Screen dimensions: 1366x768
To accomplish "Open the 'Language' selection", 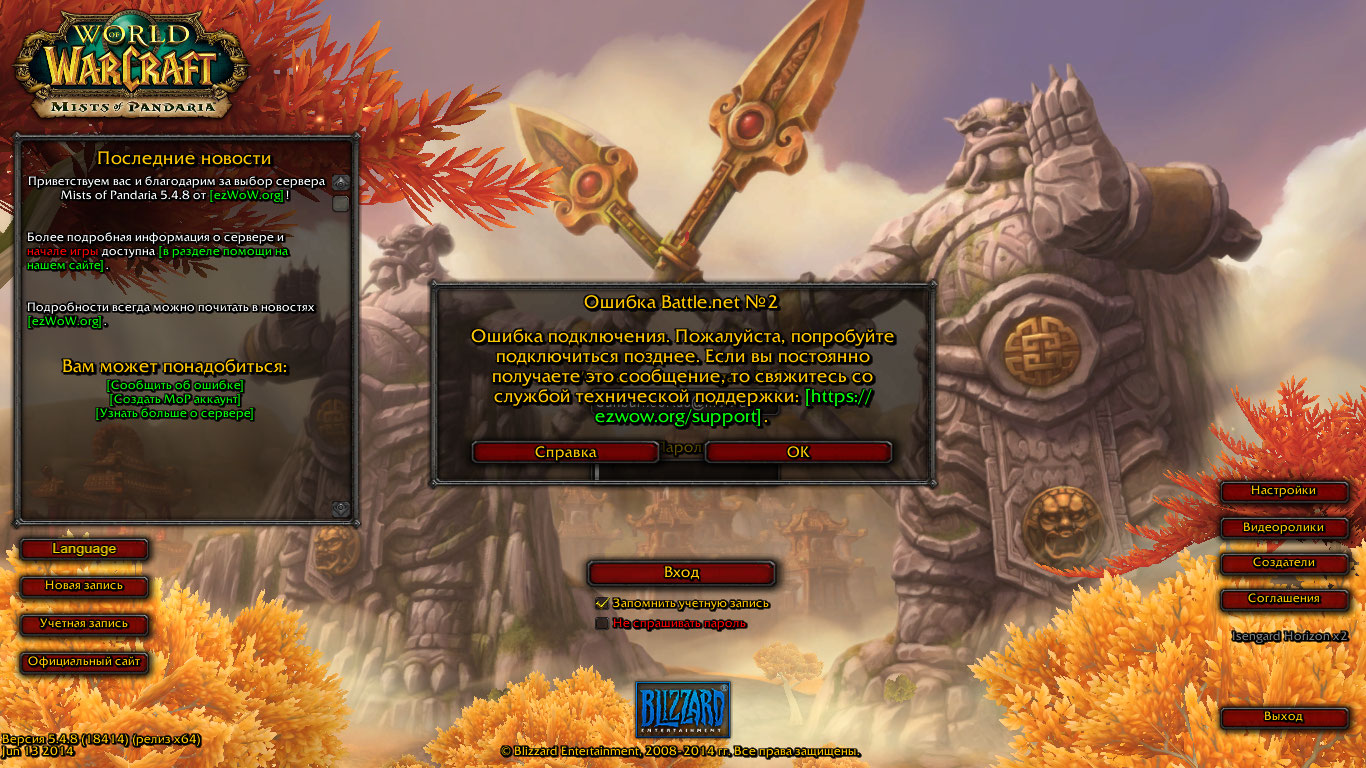I will pos(85,548).
